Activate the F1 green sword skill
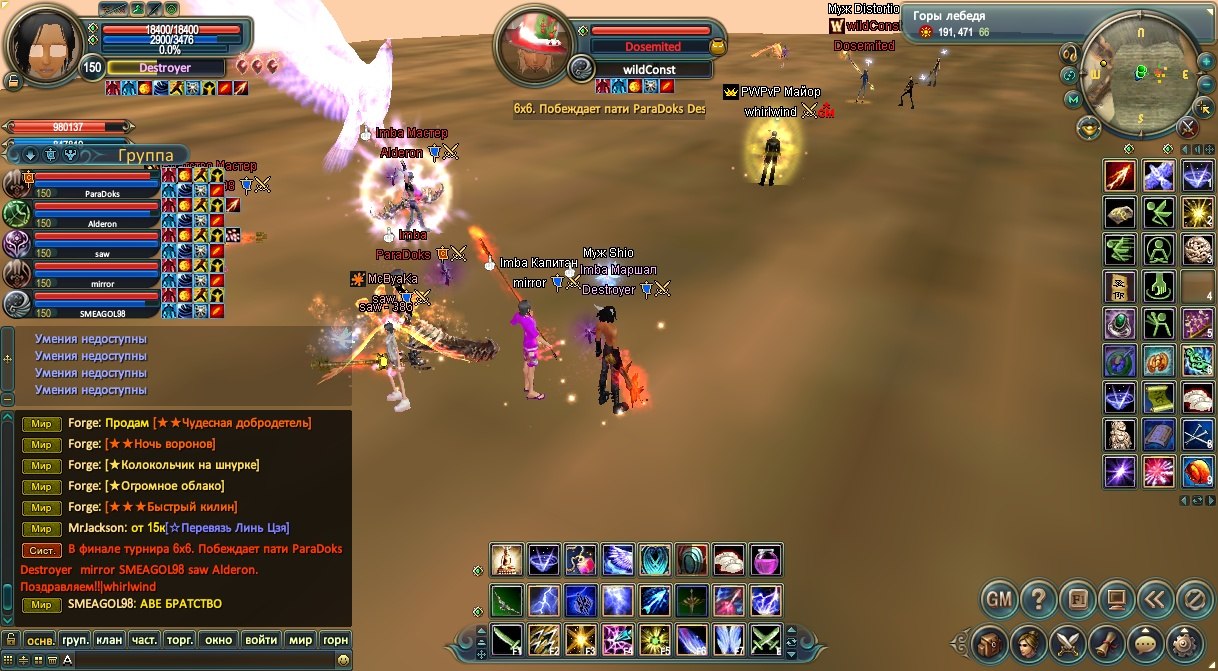The width and height of the screenshot is (1218, 671). click(x=508, y=639)
